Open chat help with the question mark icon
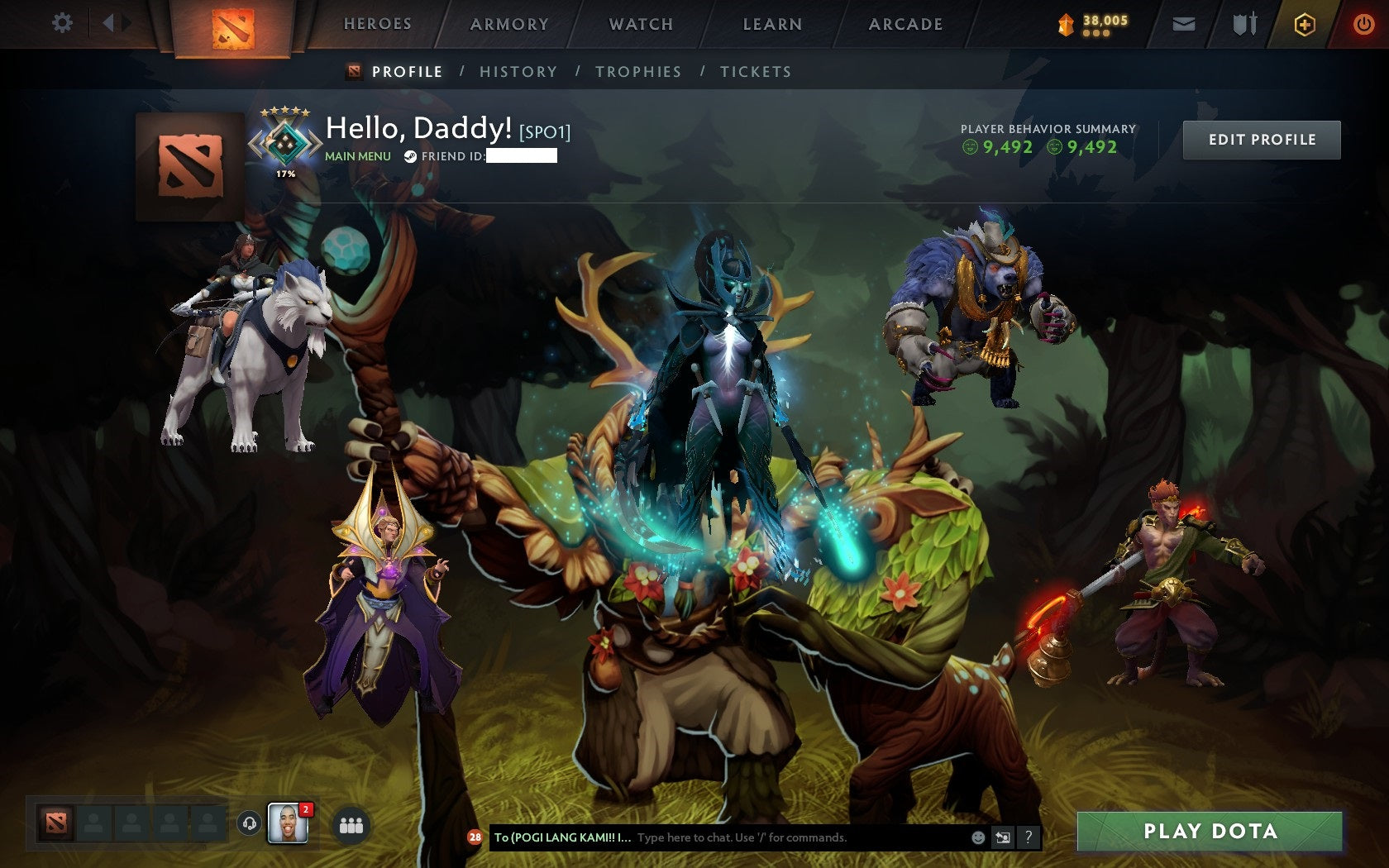 tap(1029, 837)
